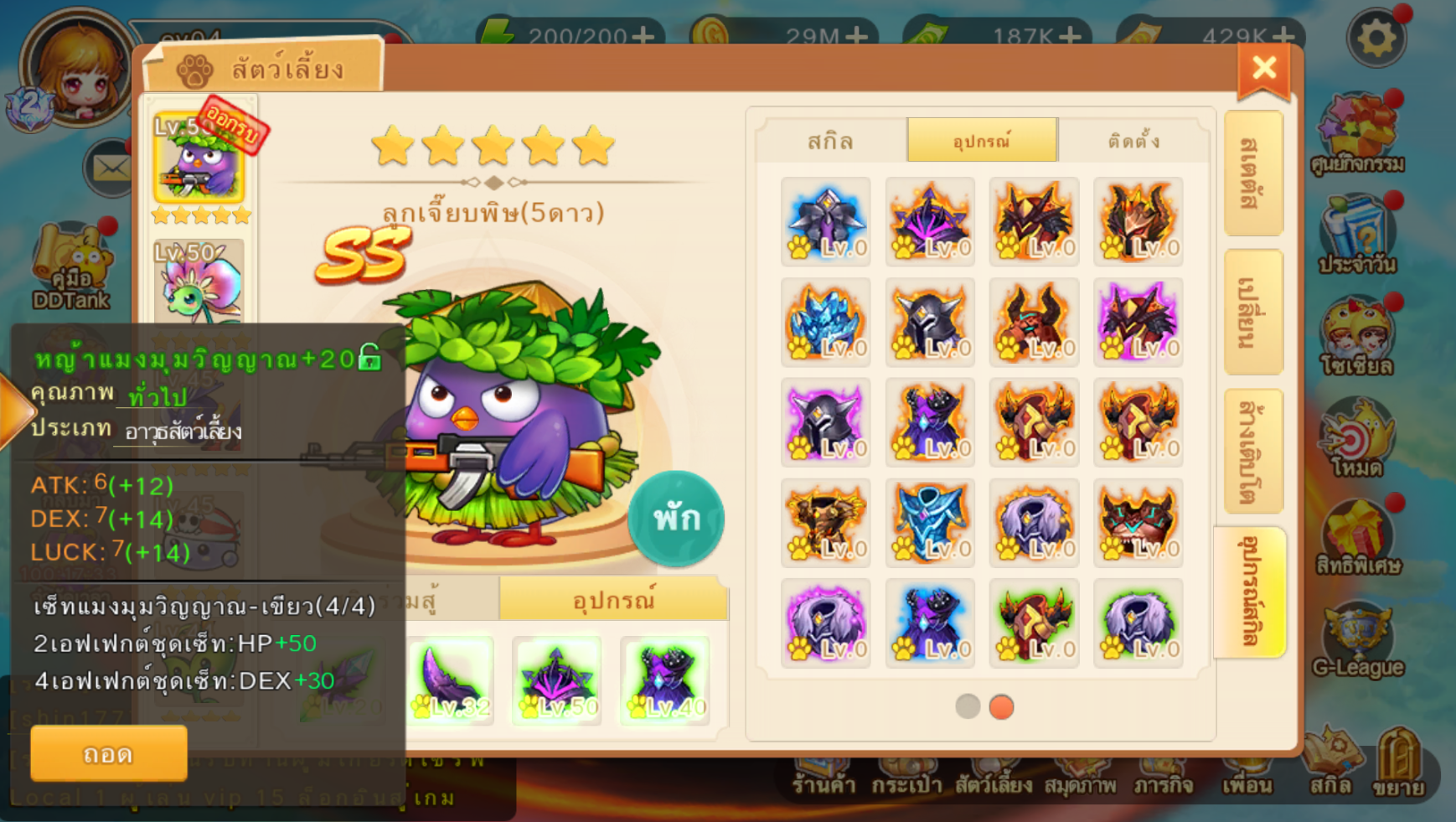
Task: Select the ติดตั้ง tab
Action: [x=1133, y=141]
